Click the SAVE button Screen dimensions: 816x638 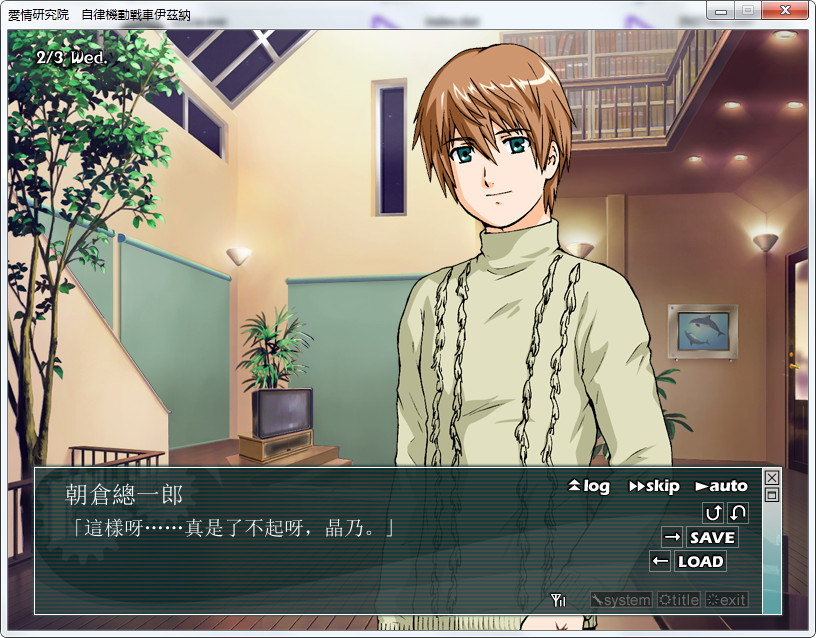[711, 537]
